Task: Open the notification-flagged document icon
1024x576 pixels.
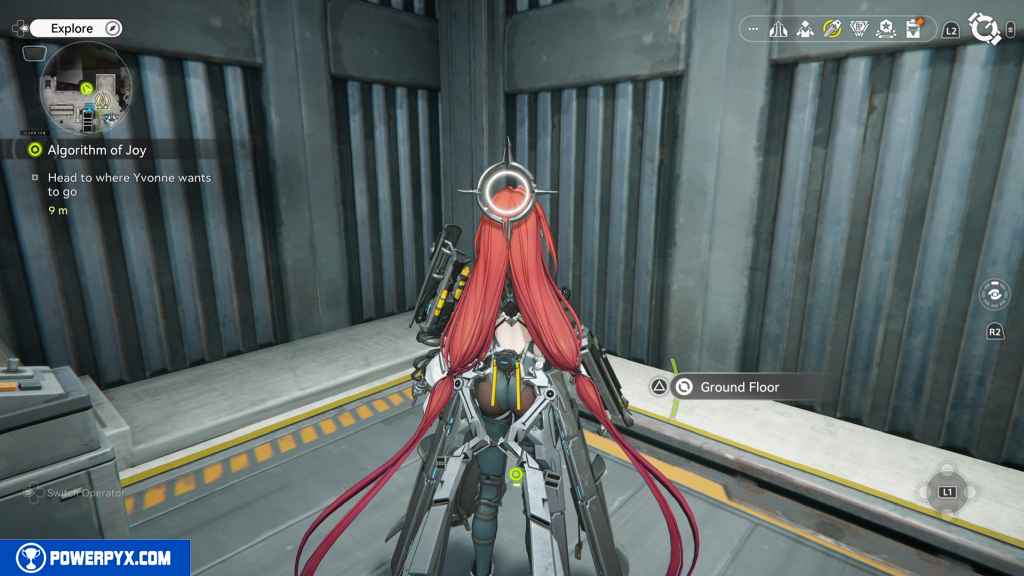Action: [912, 29]
